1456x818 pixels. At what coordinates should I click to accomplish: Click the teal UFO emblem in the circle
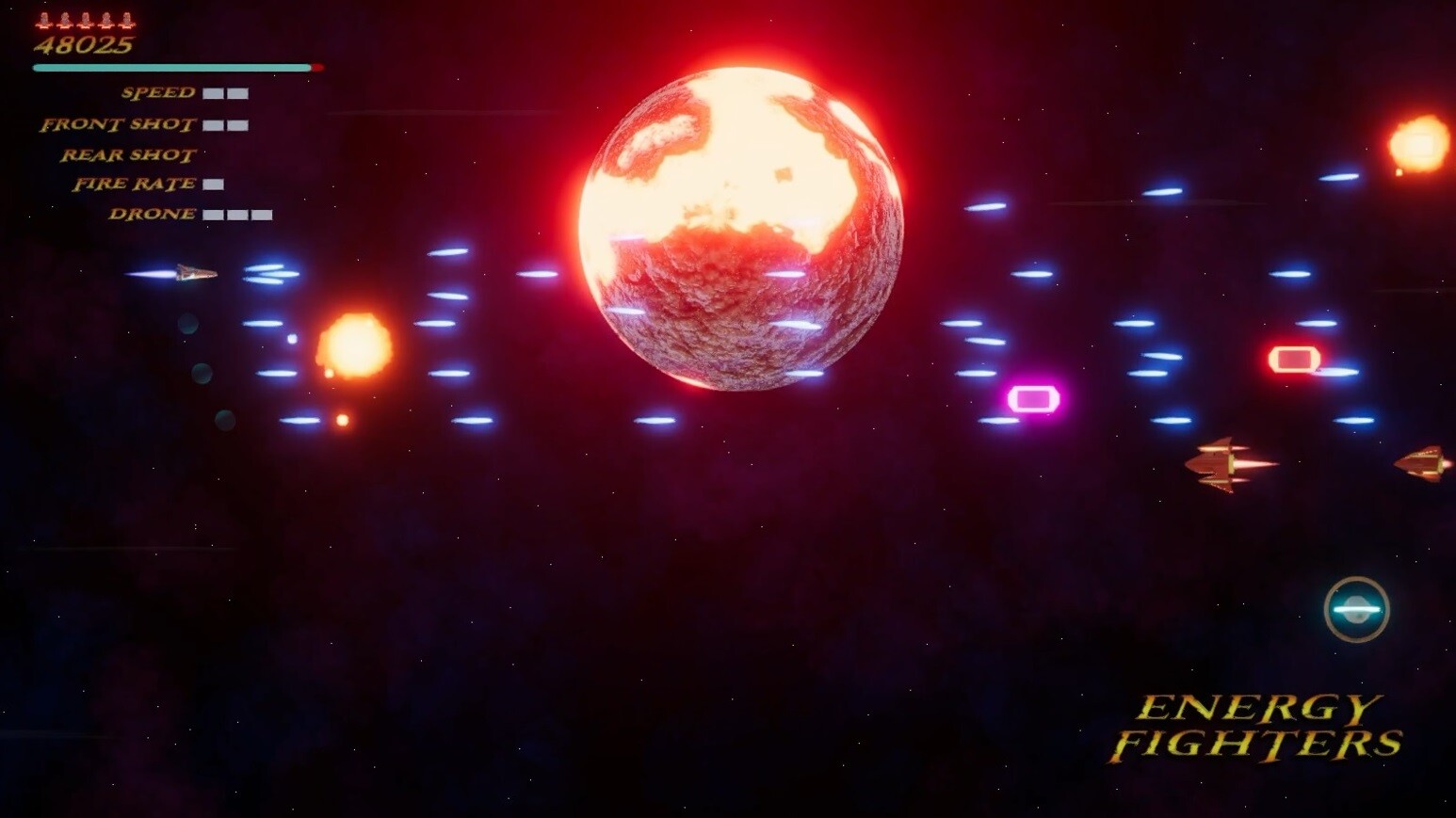click(1356, 609)
